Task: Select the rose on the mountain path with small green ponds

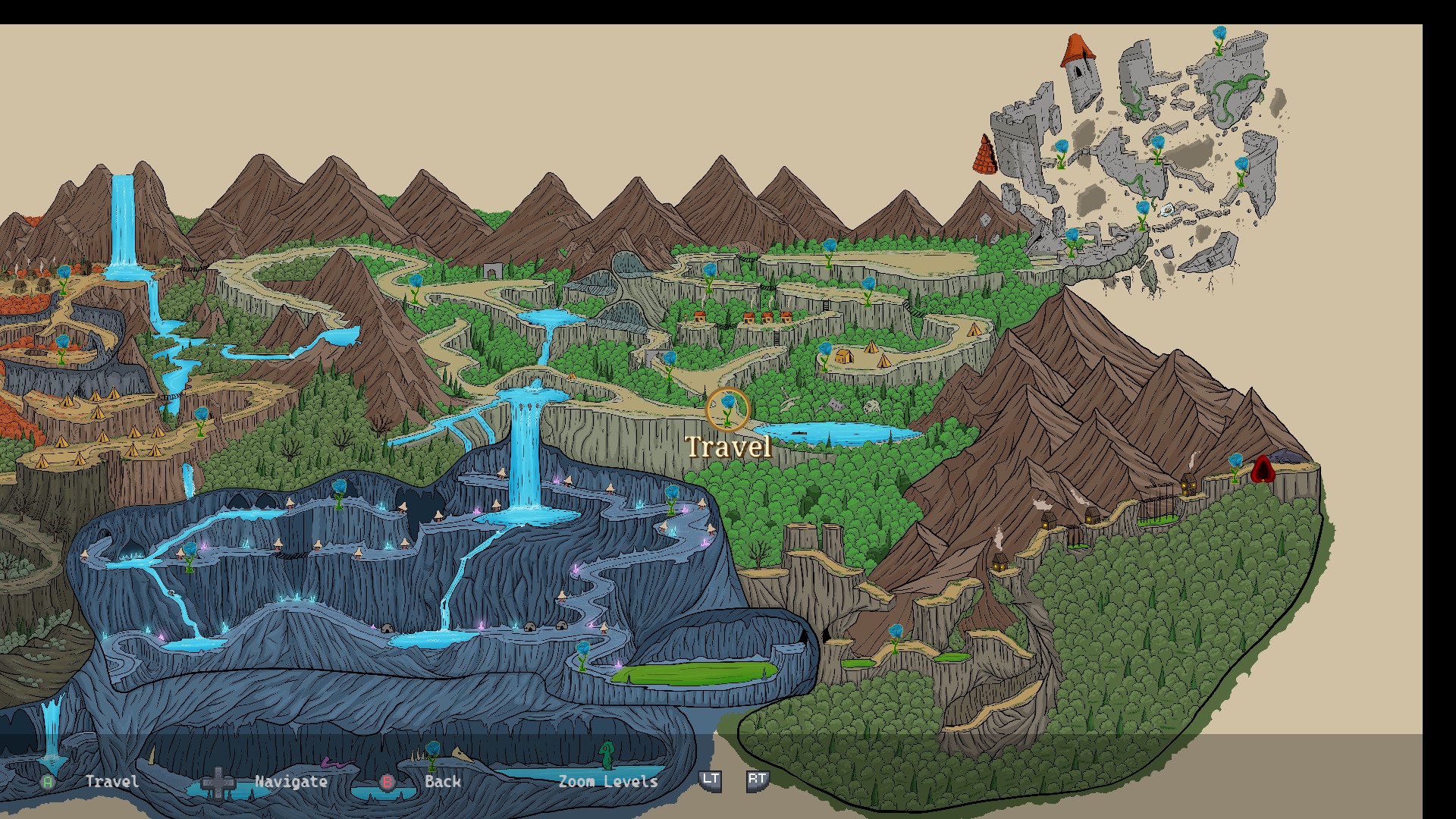Action: [x=896, y=635]
